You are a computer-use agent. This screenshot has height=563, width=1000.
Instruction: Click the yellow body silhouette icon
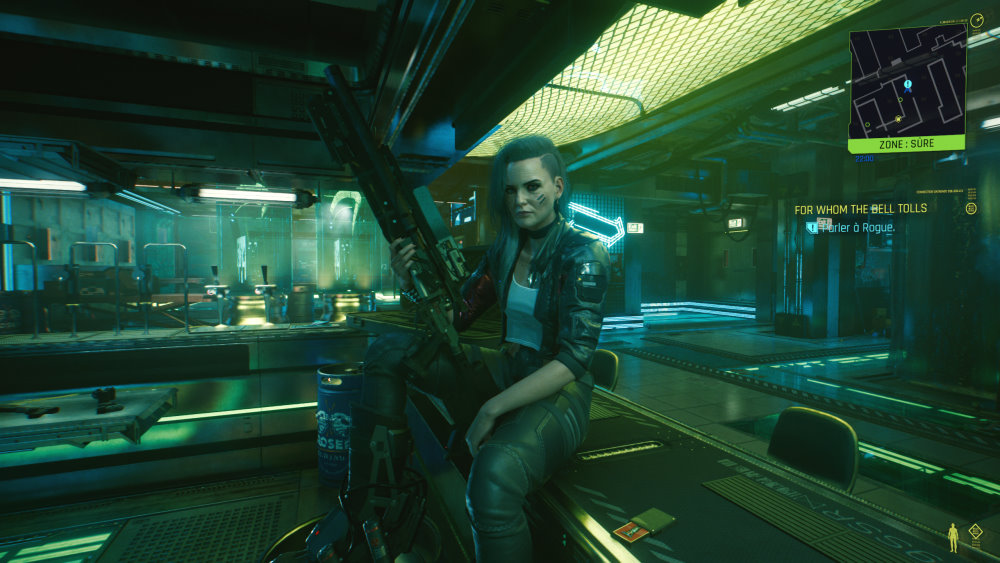pyautogui.click(x=952, y=537)
